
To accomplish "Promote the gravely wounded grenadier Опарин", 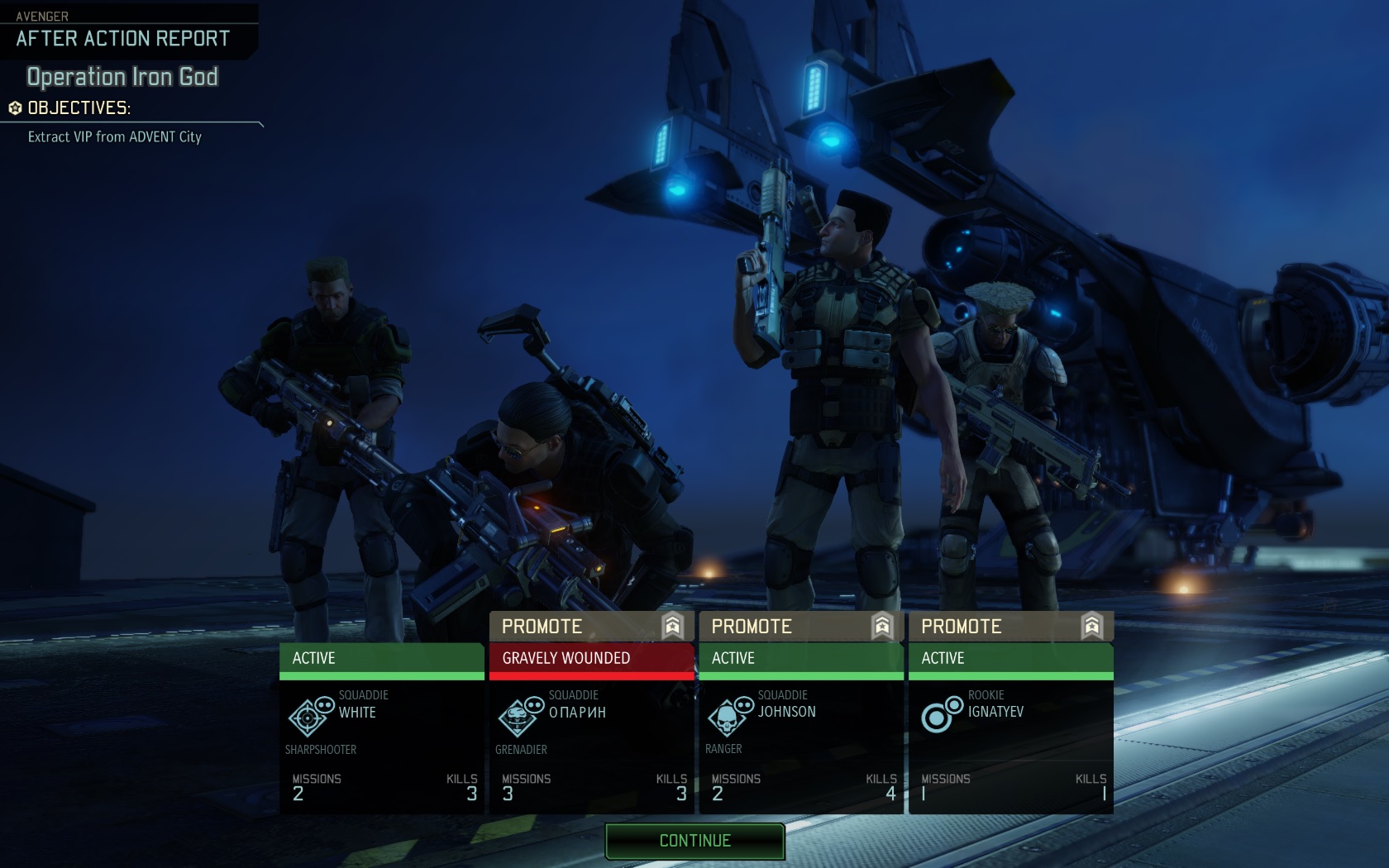I will click(591, 627).
